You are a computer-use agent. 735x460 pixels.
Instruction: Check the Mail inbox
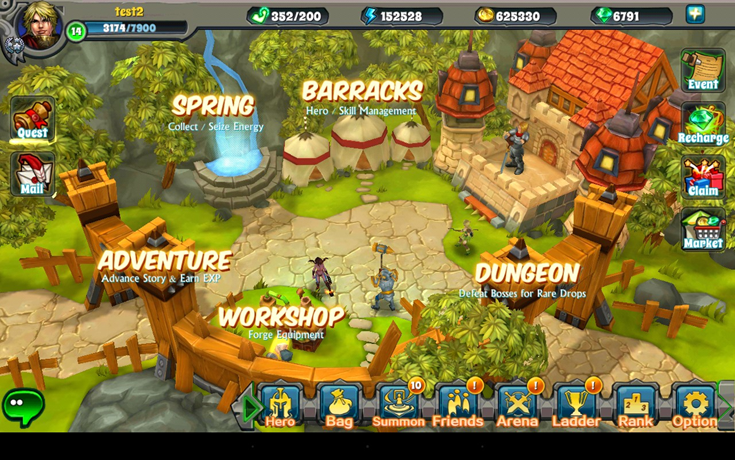point(32,175)
